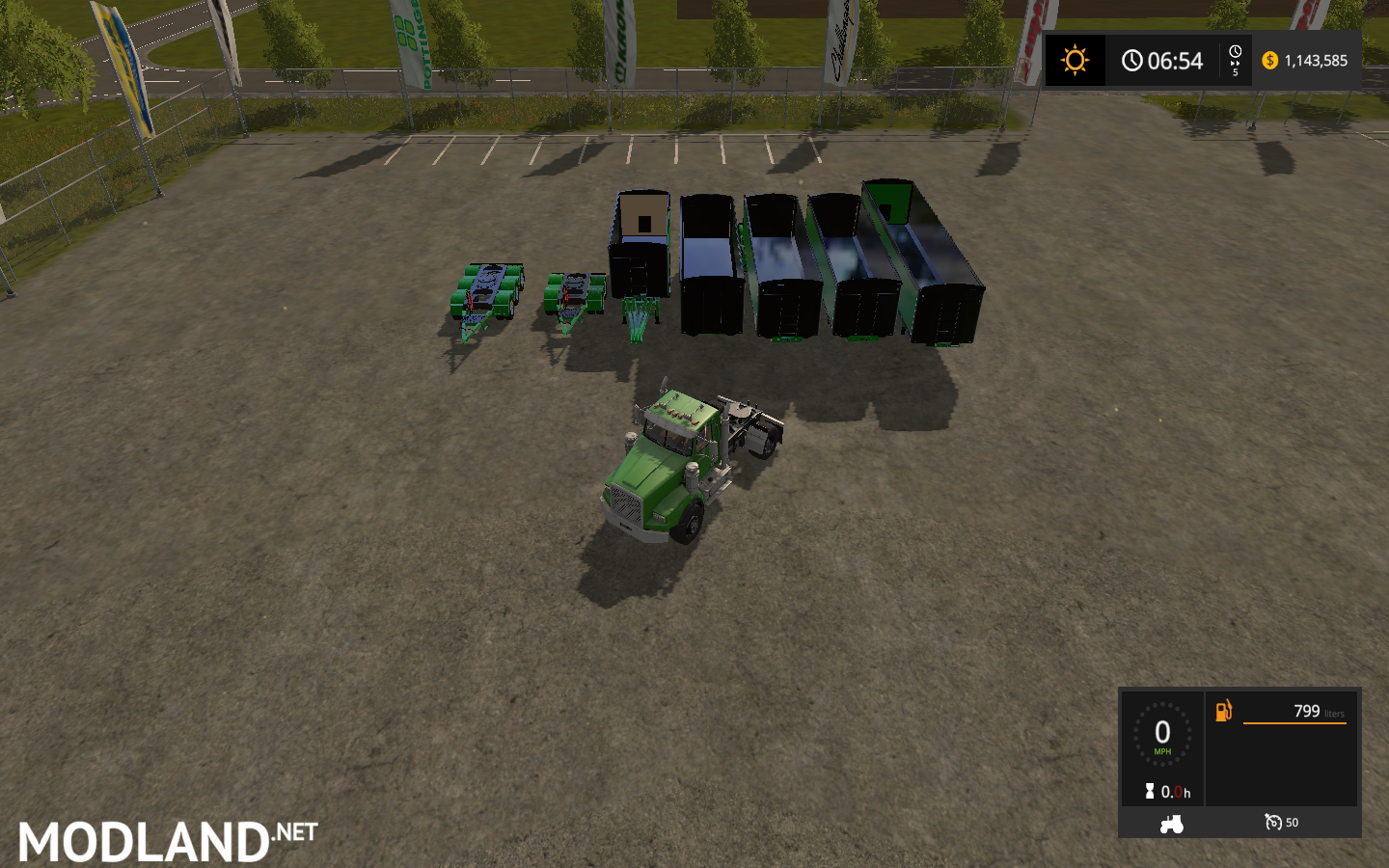
Task: Click the cruise control speedometer icon showing 50
Action: pyautogui.click(x=1274, y=823)
